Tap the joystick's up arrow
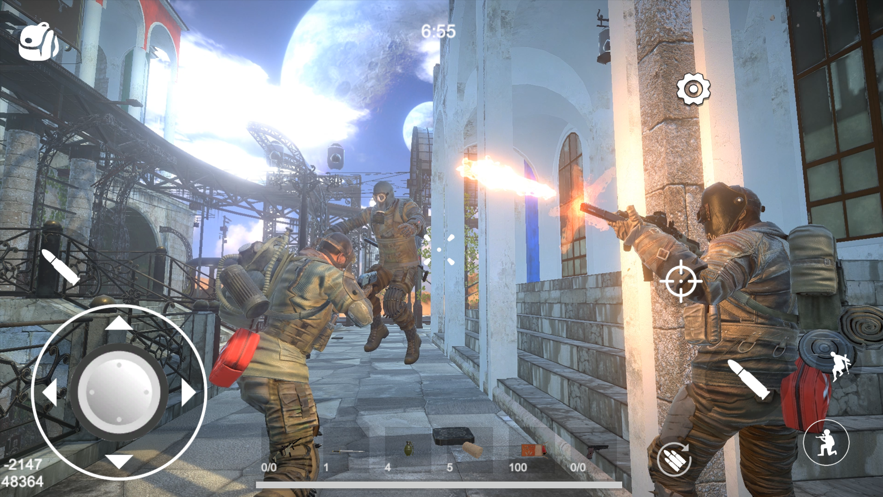Viewport: 883px width, 497px height. pyautogui.click(x=119, y=323)
